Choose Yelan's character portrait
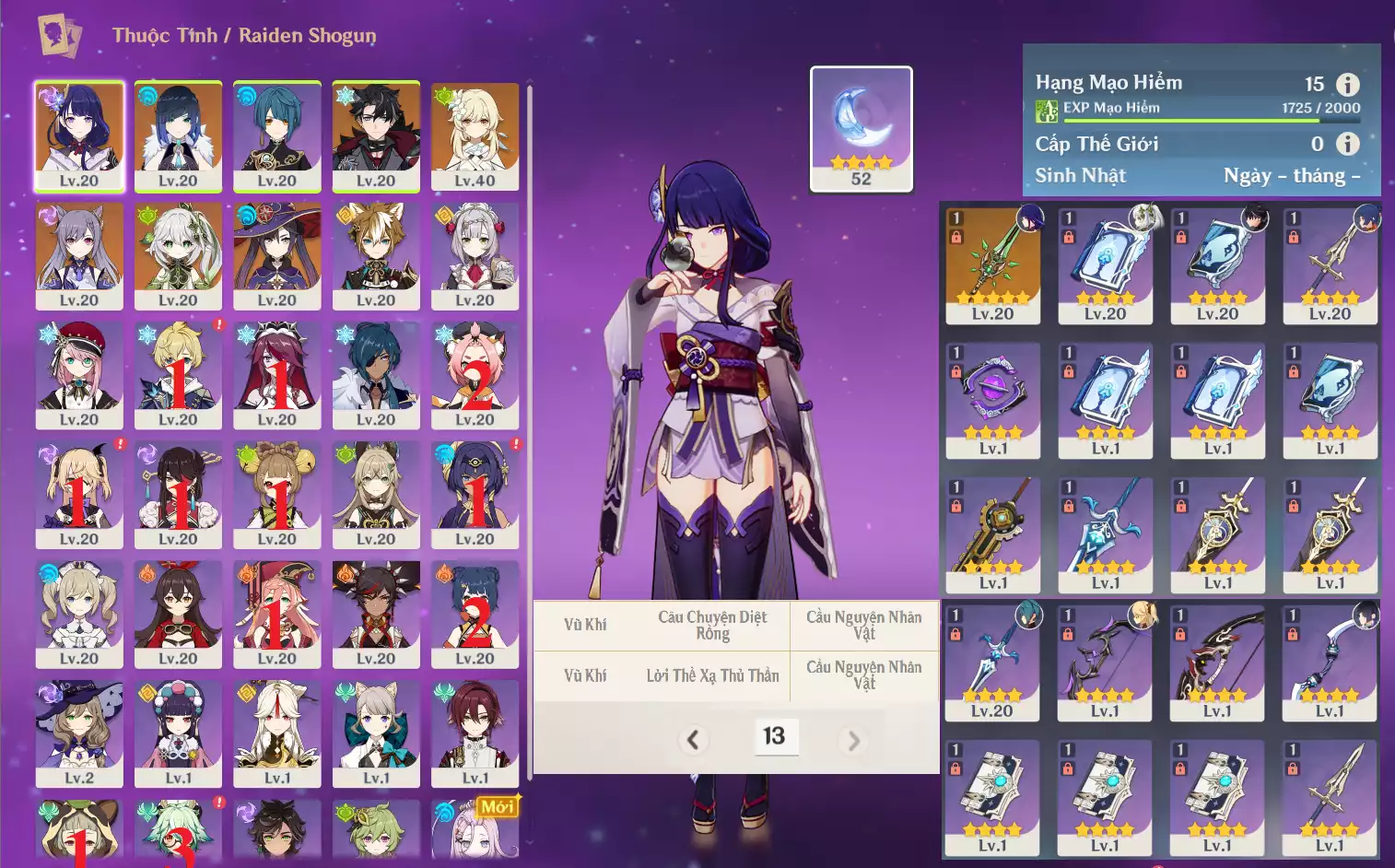 point(178,135)
